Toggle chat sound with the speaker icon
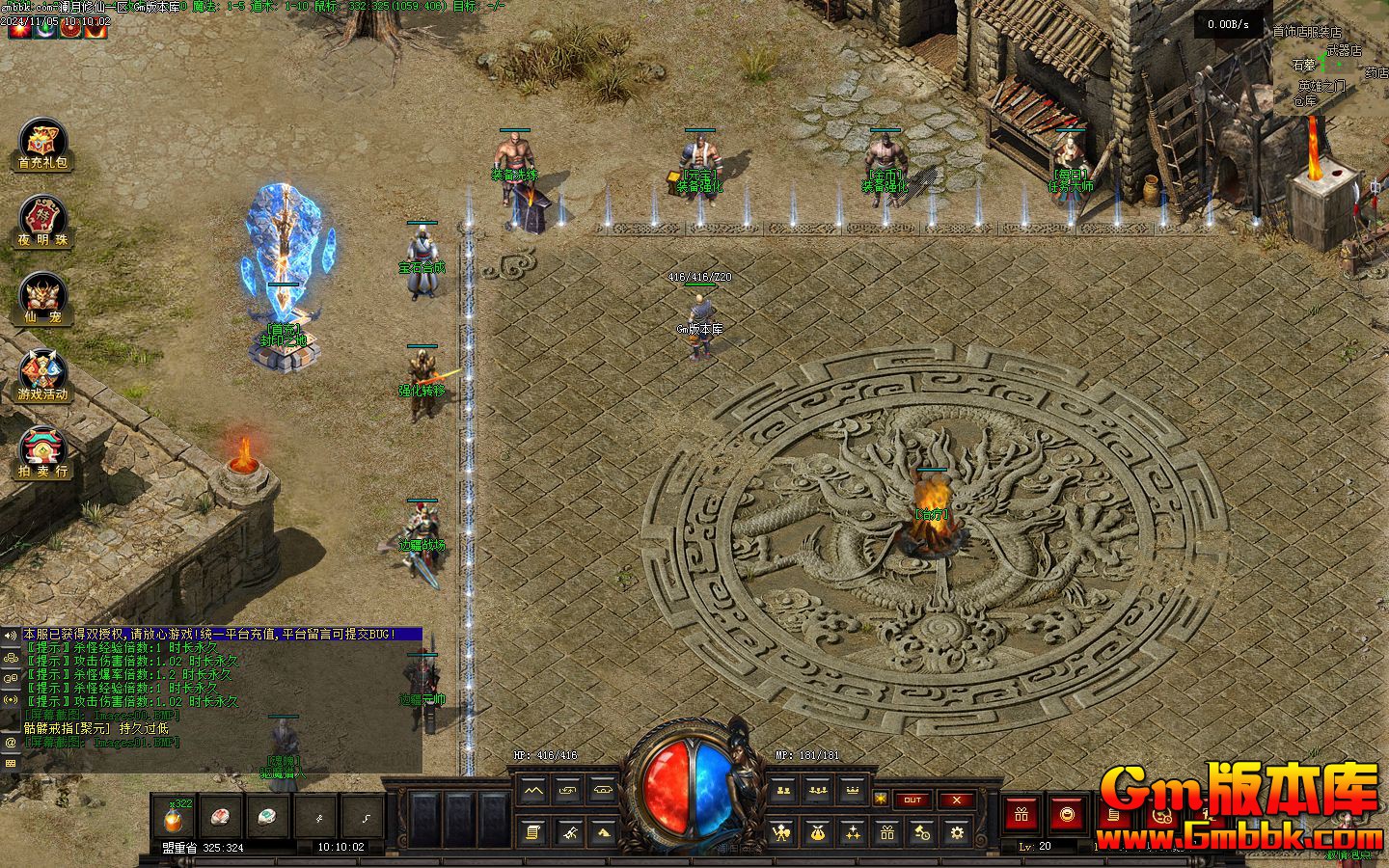This screenshot has width=1389, height=868. pyautogui.click(x=11, y=635)
